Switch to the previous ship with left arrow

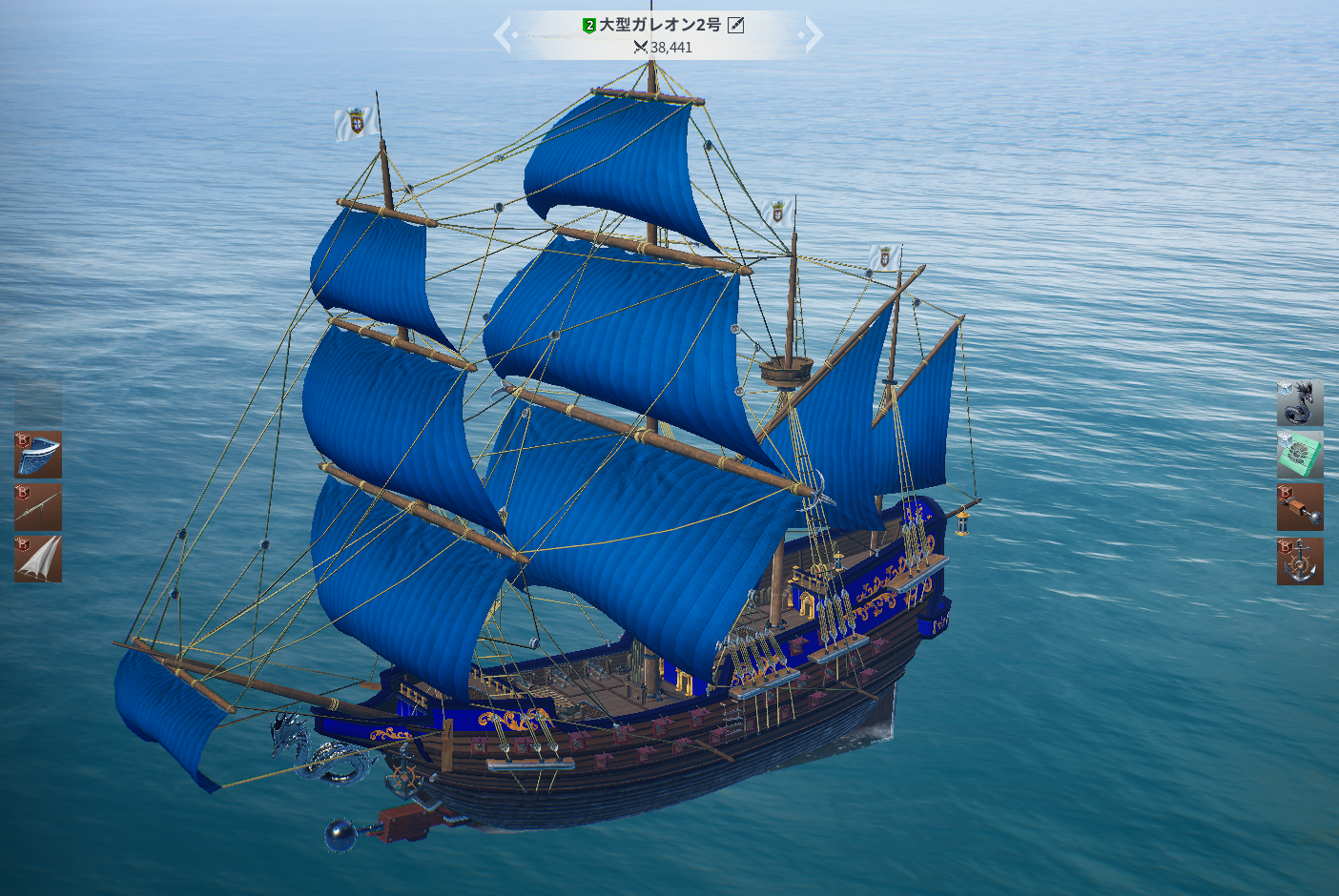click(x=504, y=36)
